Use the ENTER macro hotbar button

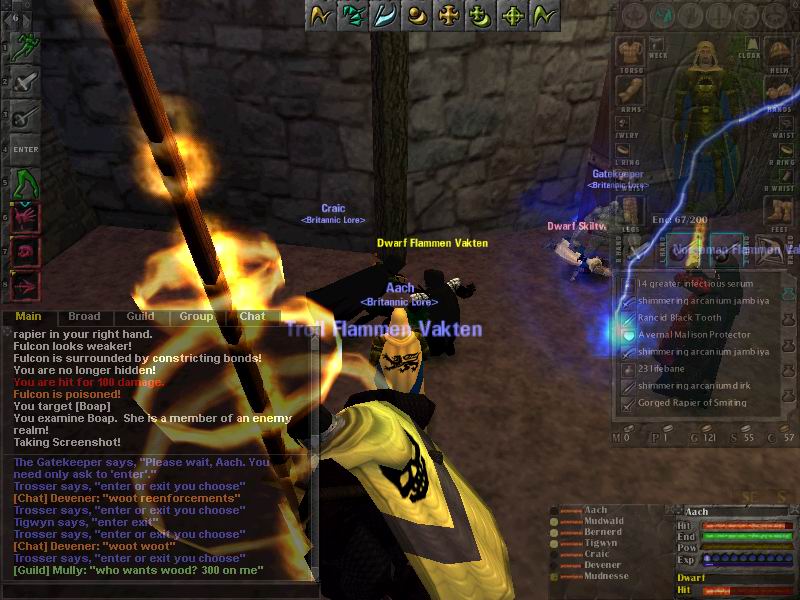click(x=26, y=150)
